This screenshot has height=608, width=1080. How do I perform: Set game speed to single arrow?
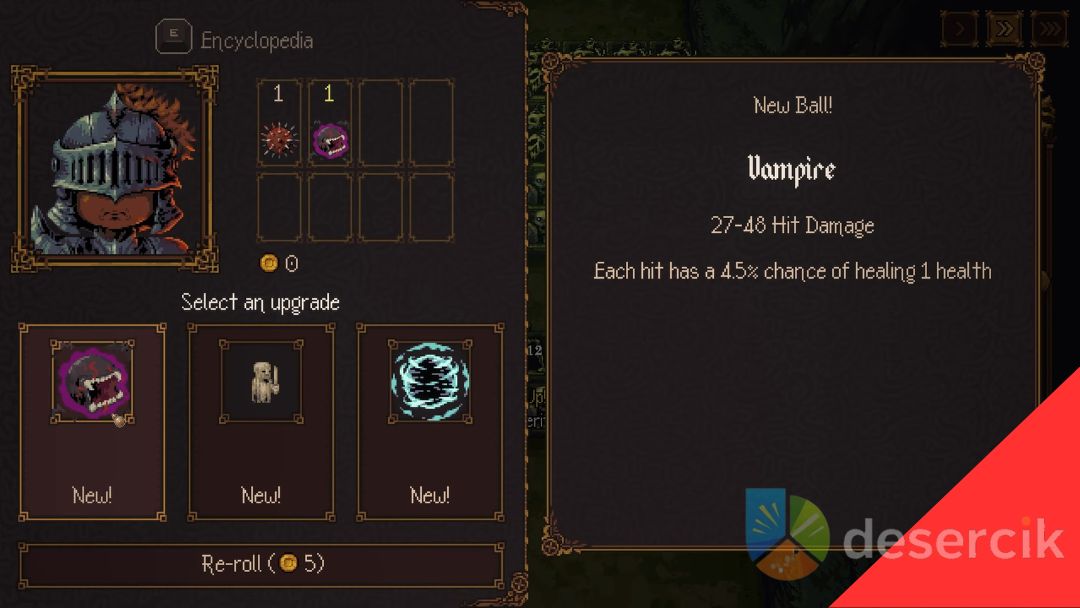pos(958,29)
